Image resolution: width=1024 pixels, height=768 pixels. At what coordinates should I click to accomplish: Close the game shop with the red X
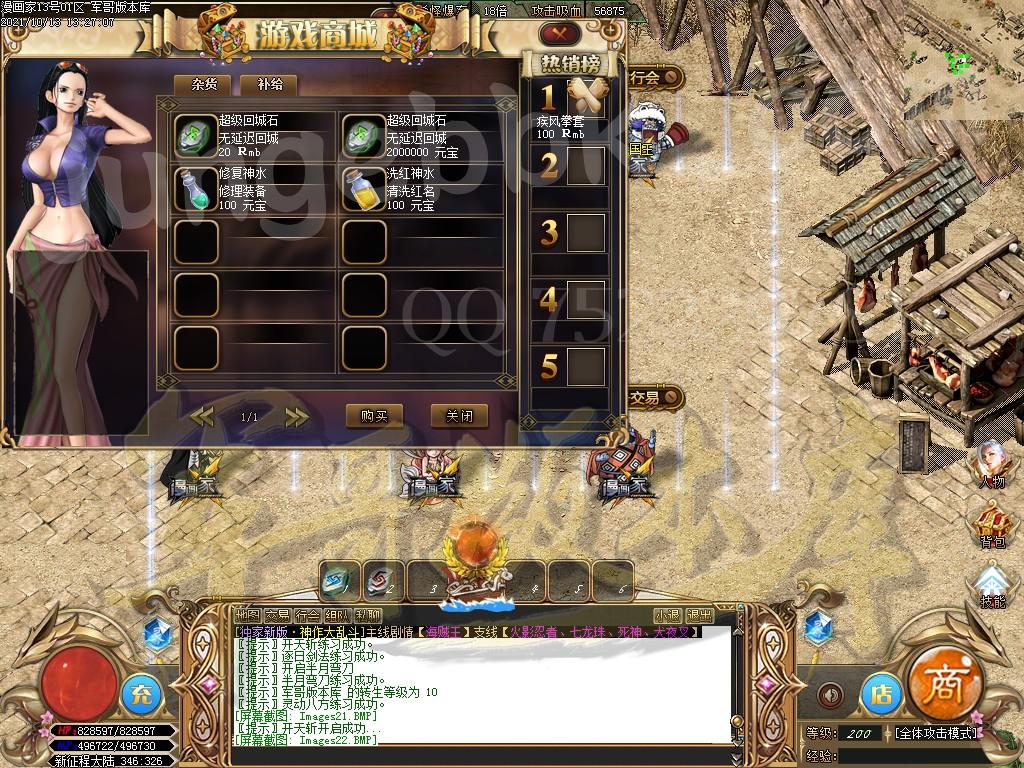(560, 34)
